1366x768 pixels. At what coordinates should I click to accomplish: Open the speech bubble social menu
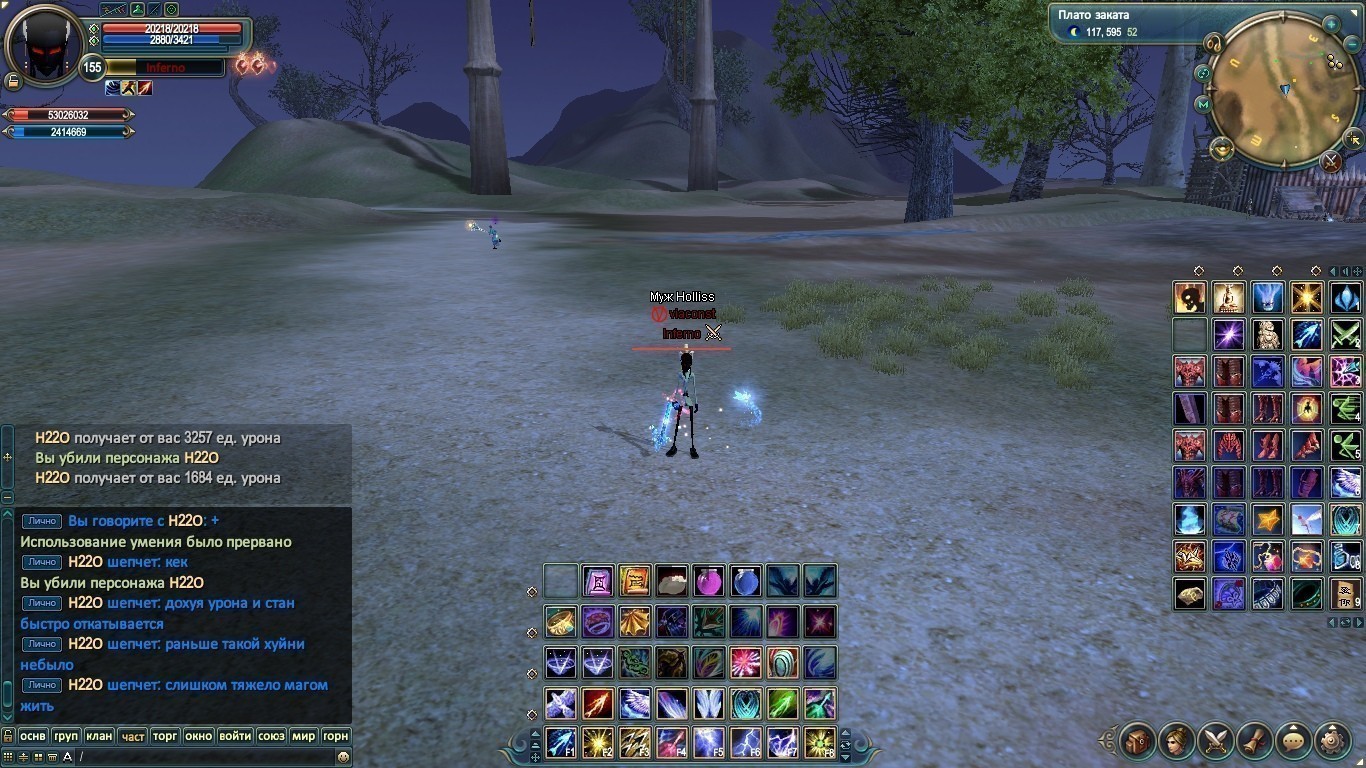click(x=1294, y=741)
